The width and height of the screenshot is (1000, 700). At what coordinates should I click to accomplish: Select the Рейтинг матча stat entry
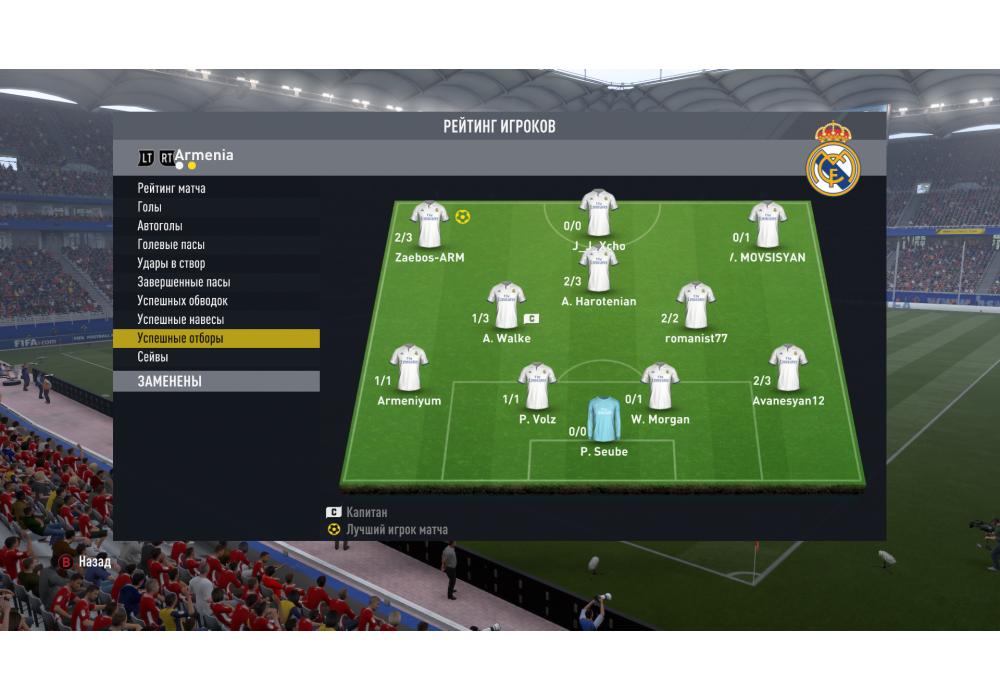pos(172,188)
